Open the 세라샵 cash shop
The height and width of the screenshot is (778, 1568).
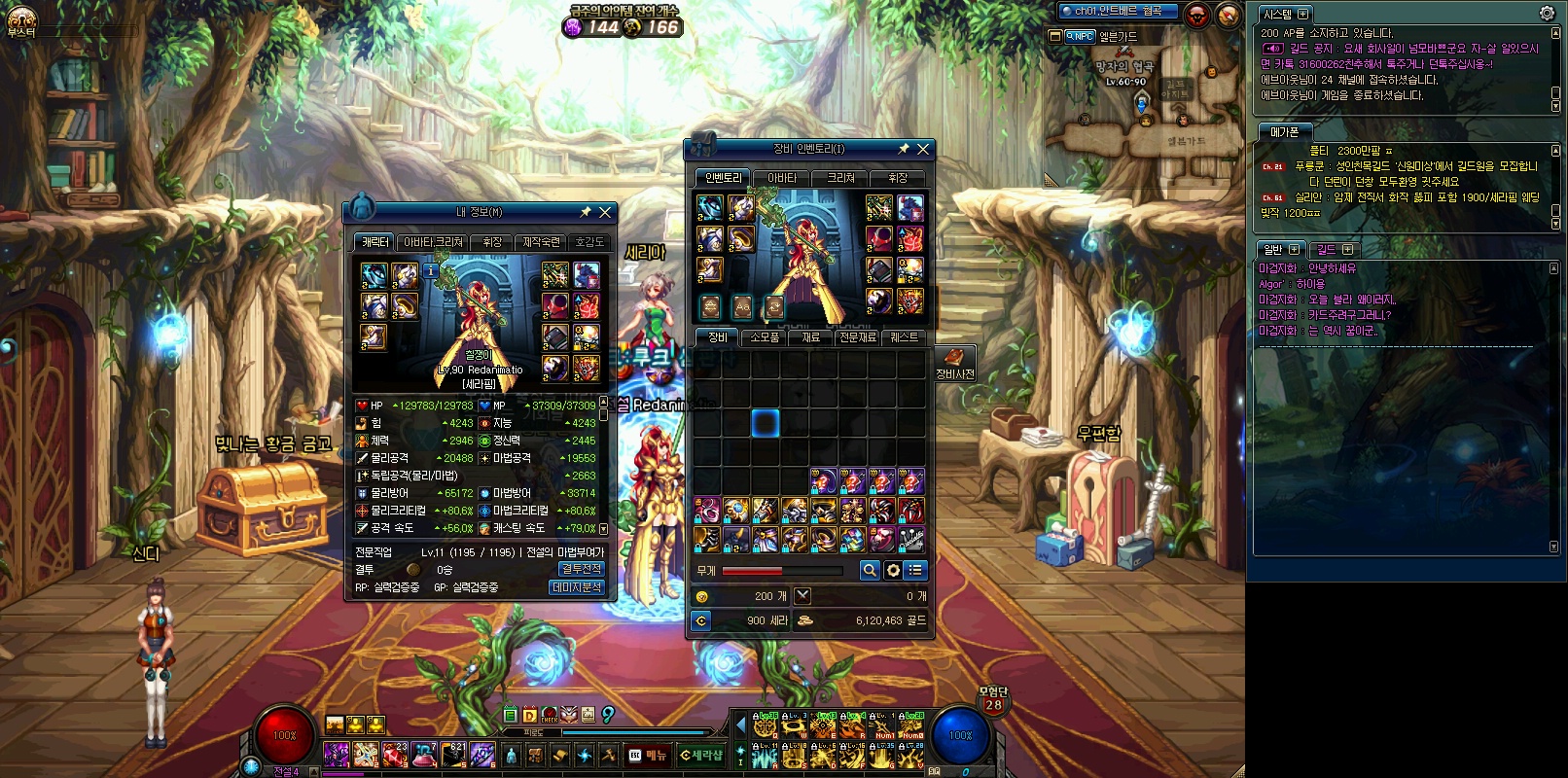pos(700,755)
